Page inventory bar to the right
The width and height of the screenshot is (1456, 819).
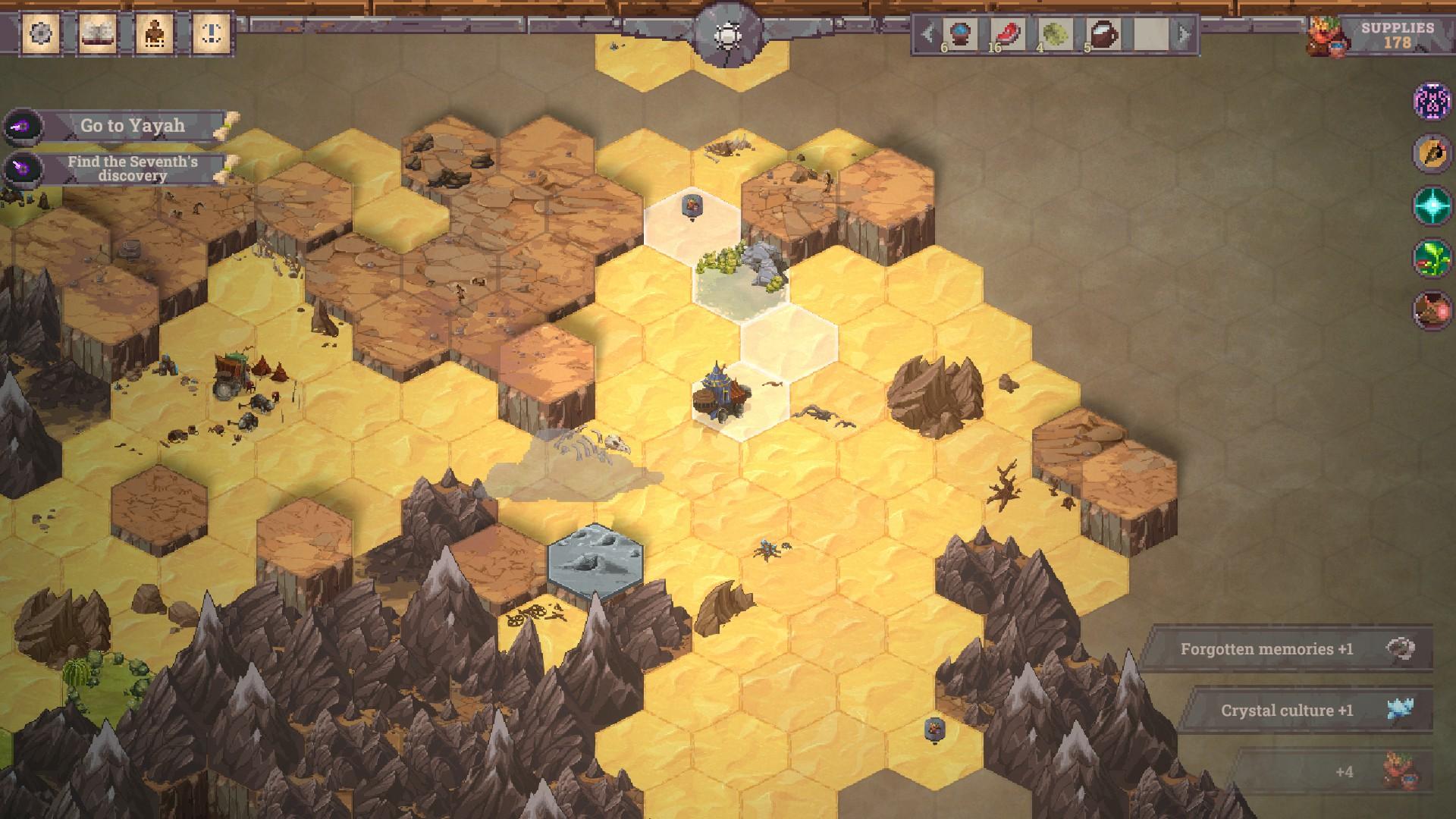1184,34
